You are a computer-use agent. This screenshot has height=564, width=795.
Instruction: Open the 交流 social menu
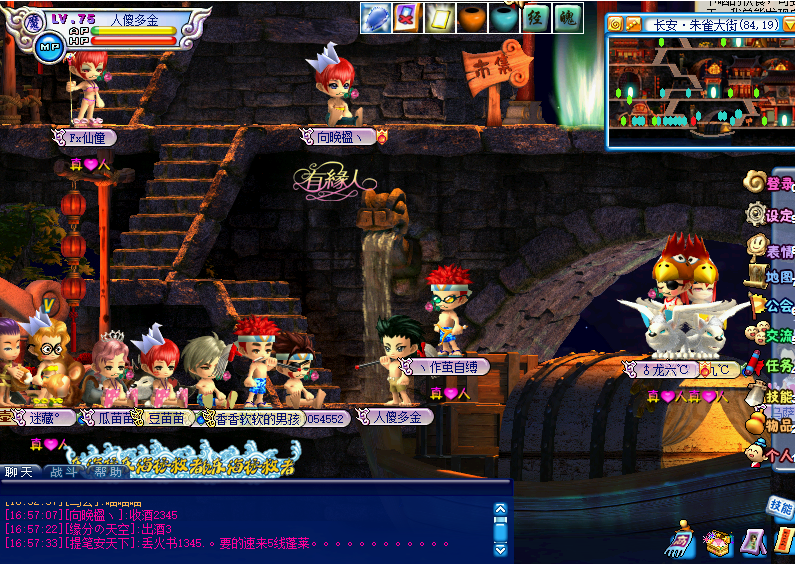769,335
